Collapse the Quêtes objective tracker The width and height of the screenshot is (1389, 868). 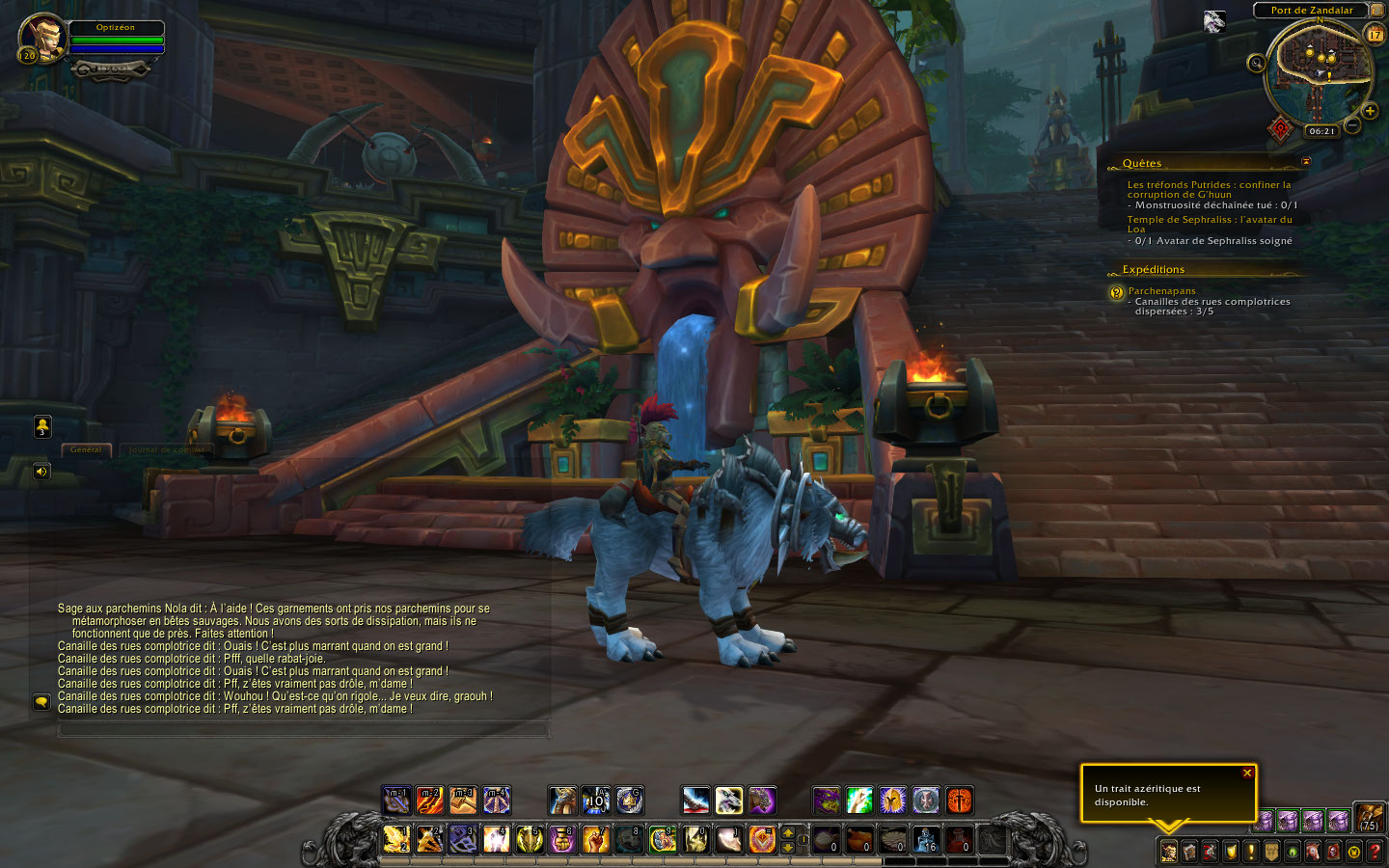tap(1306, 162)
